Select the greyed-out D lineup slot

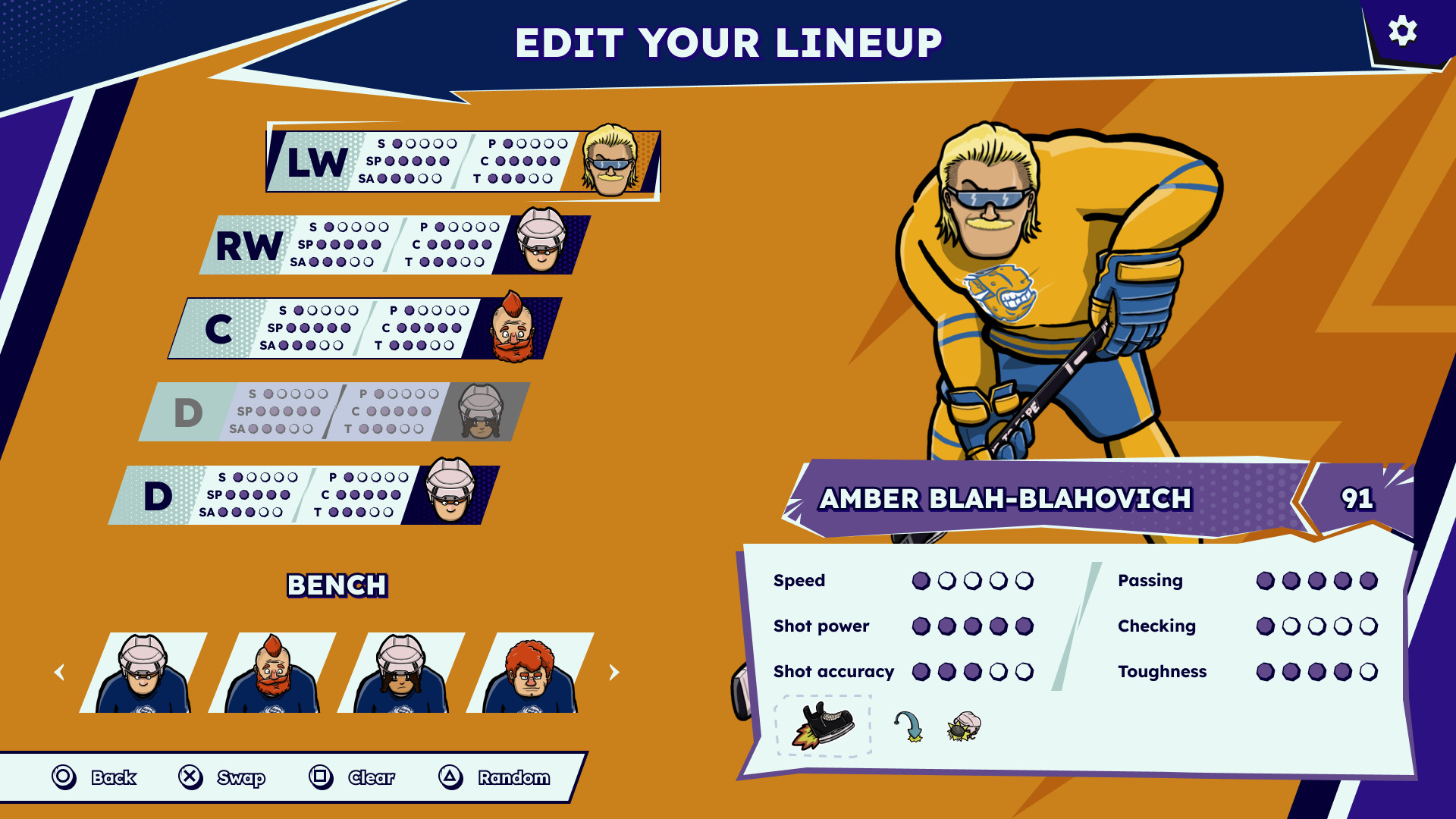point(334,412)
